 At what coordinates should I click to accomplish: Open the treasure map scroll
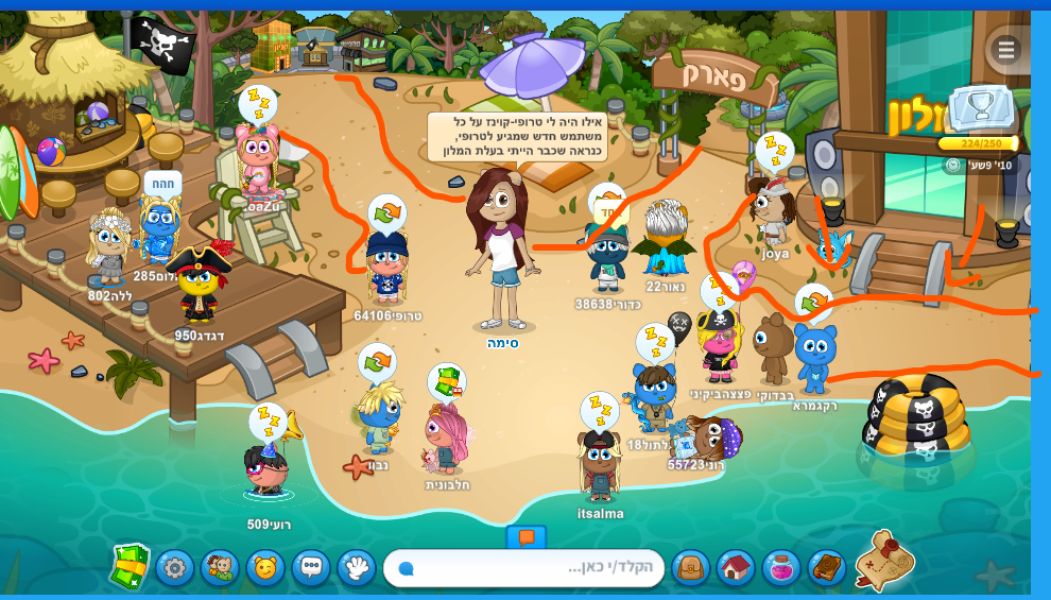tap(884, 561)
